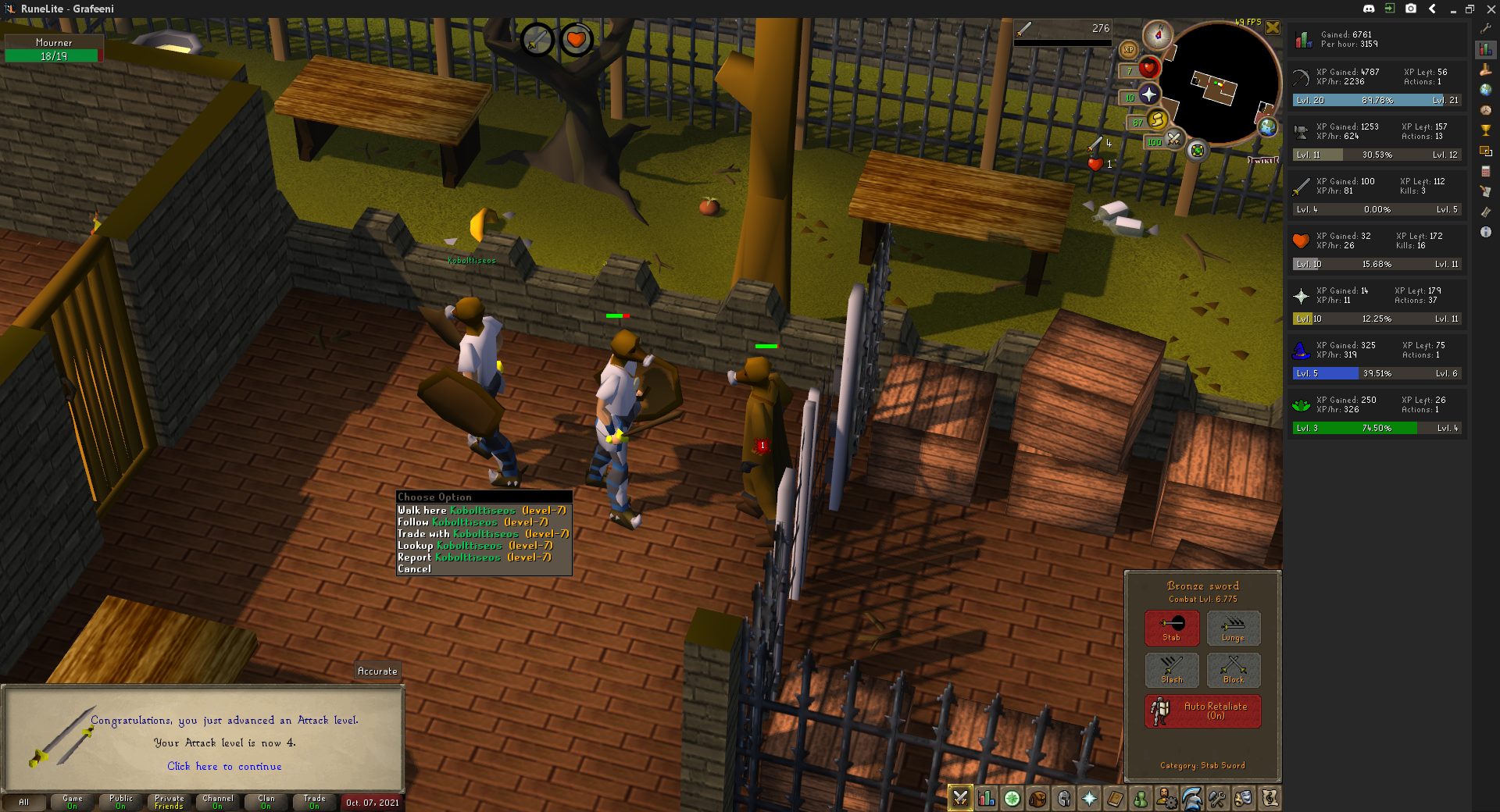Viewport: 1500px width, 812px height.
Task: Toggle Auto Retaliate
Action: pyautogui.click(x=1202, y=711)
